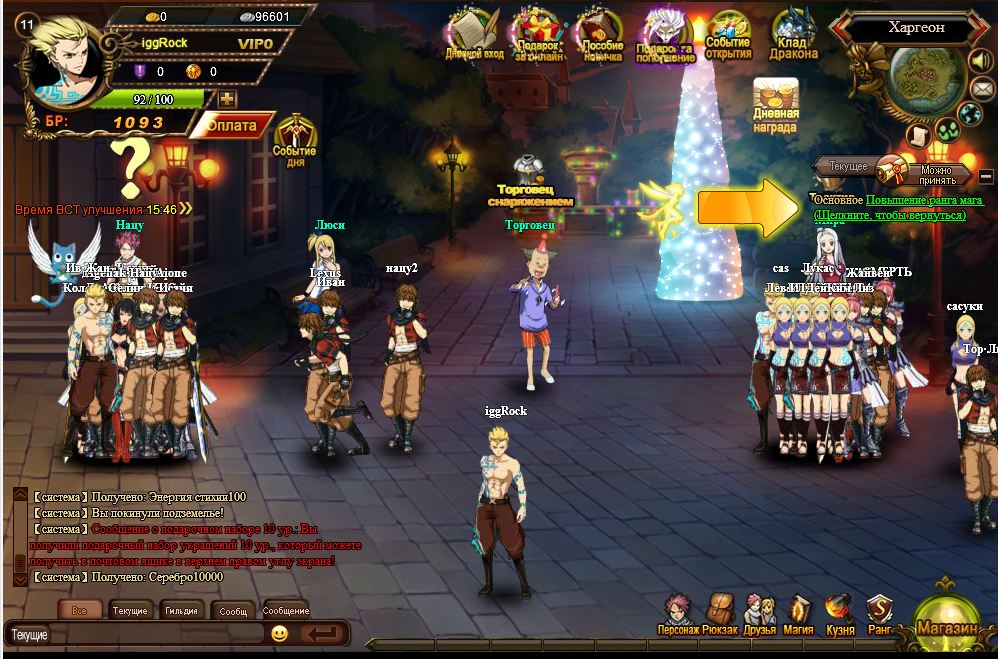Collapse the quest tracker with minus button
This screenshot has width=998, height=659.
[x=986, y=176]
